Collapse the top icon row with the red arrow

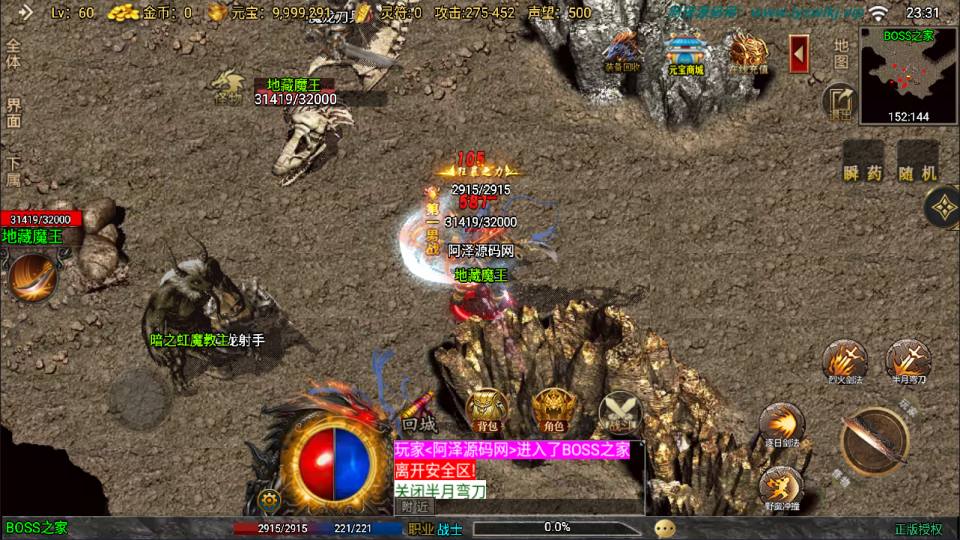pyautogui.click(x=799, y=54)
